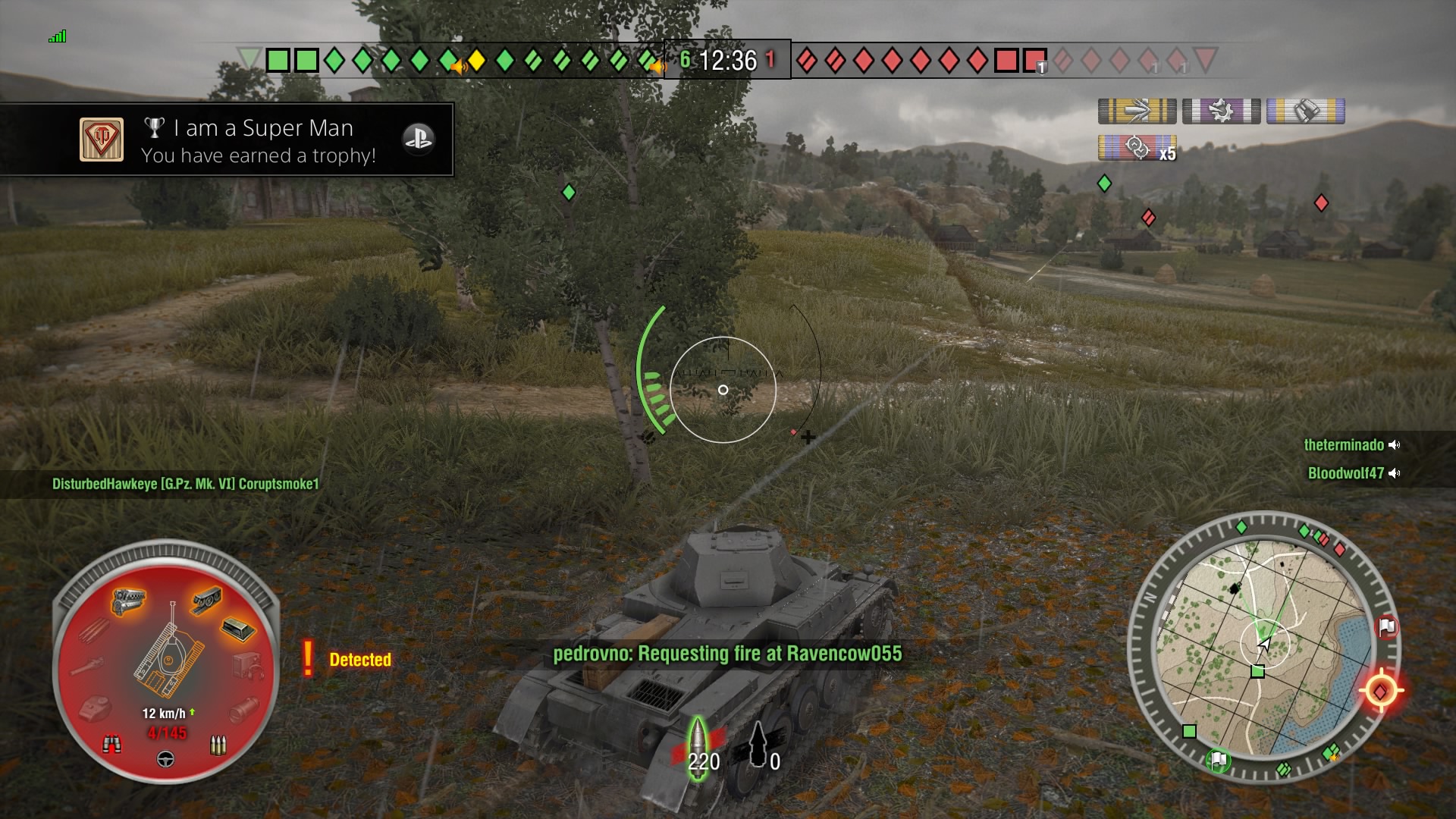Toggle the spotted green diamond above the tree
This screenshot has height=819, width=1456.
(x=569, y=193)
